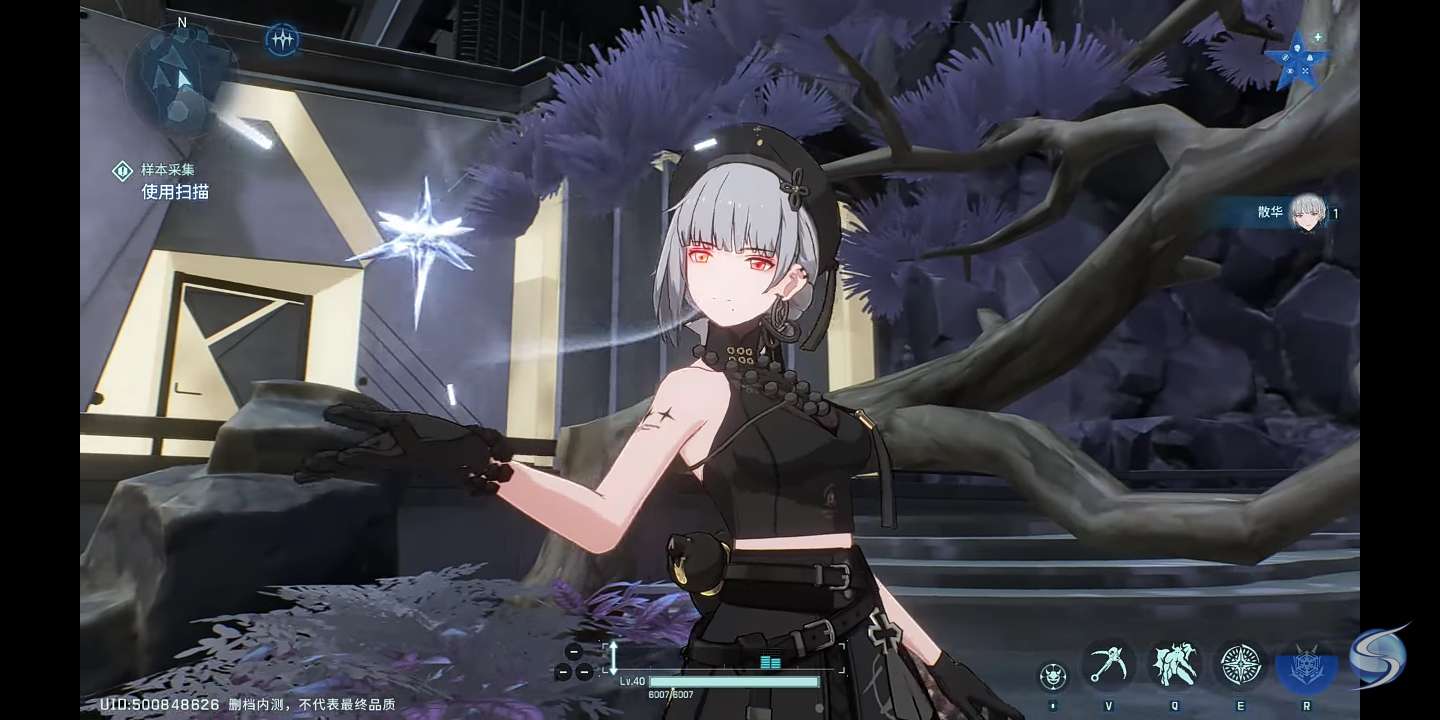The image size is (1440, 720).
Task: Click the swirling S logo overlay
Action: [1378, 657]
